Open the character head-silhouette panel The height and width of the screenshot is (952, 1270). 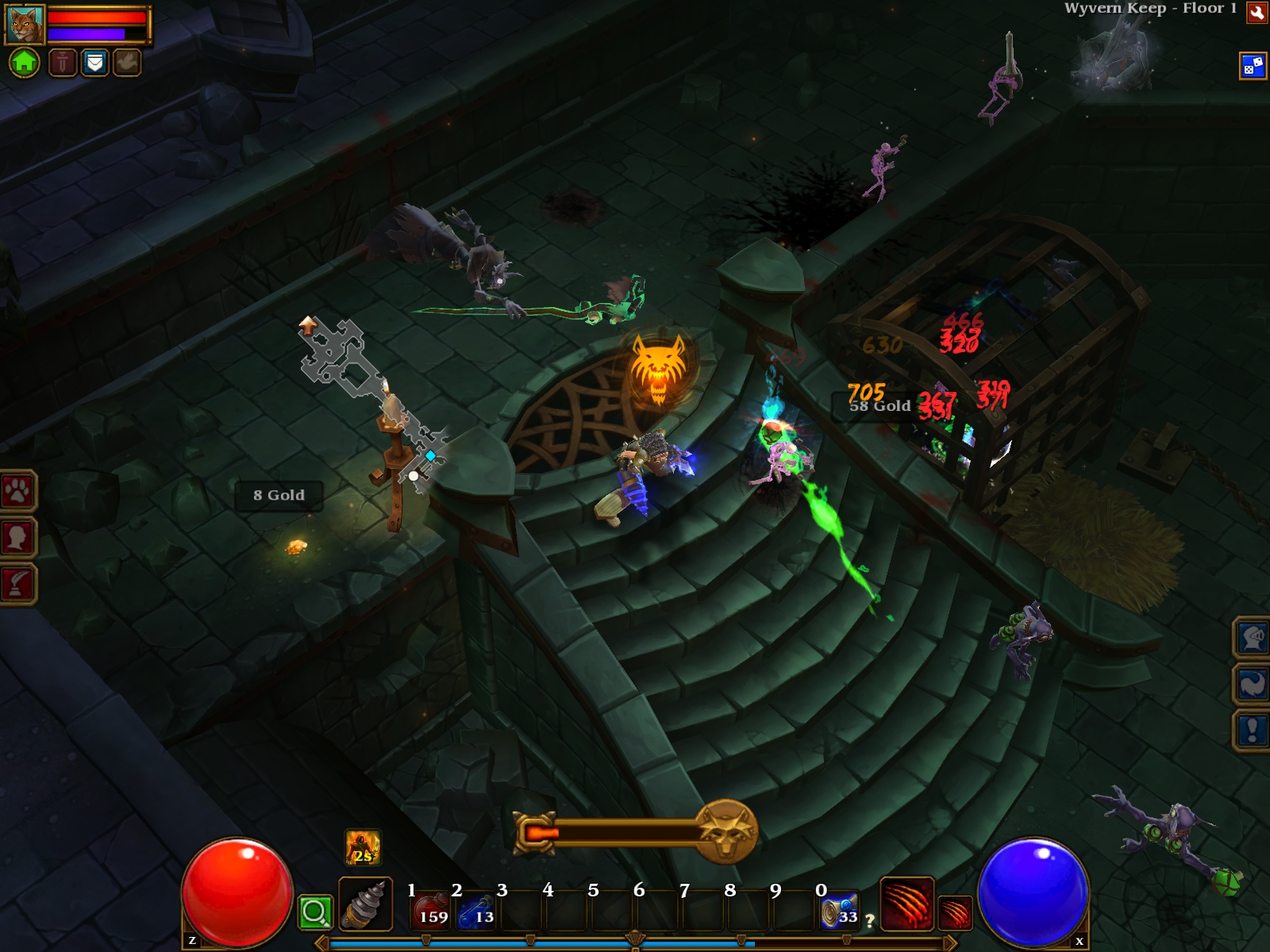tap(17, 538)
